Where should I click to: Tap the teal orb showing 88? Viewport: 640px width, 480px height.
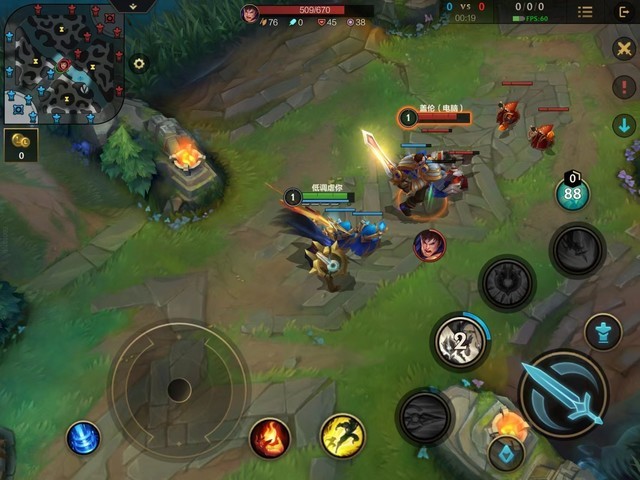coord(572,193)
